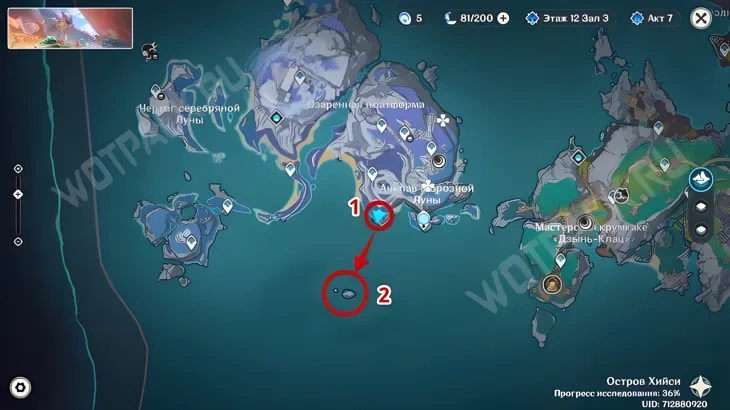Open map settings gear icon
730x410 pixels.
pyautogui.click(x=20, y=388)
